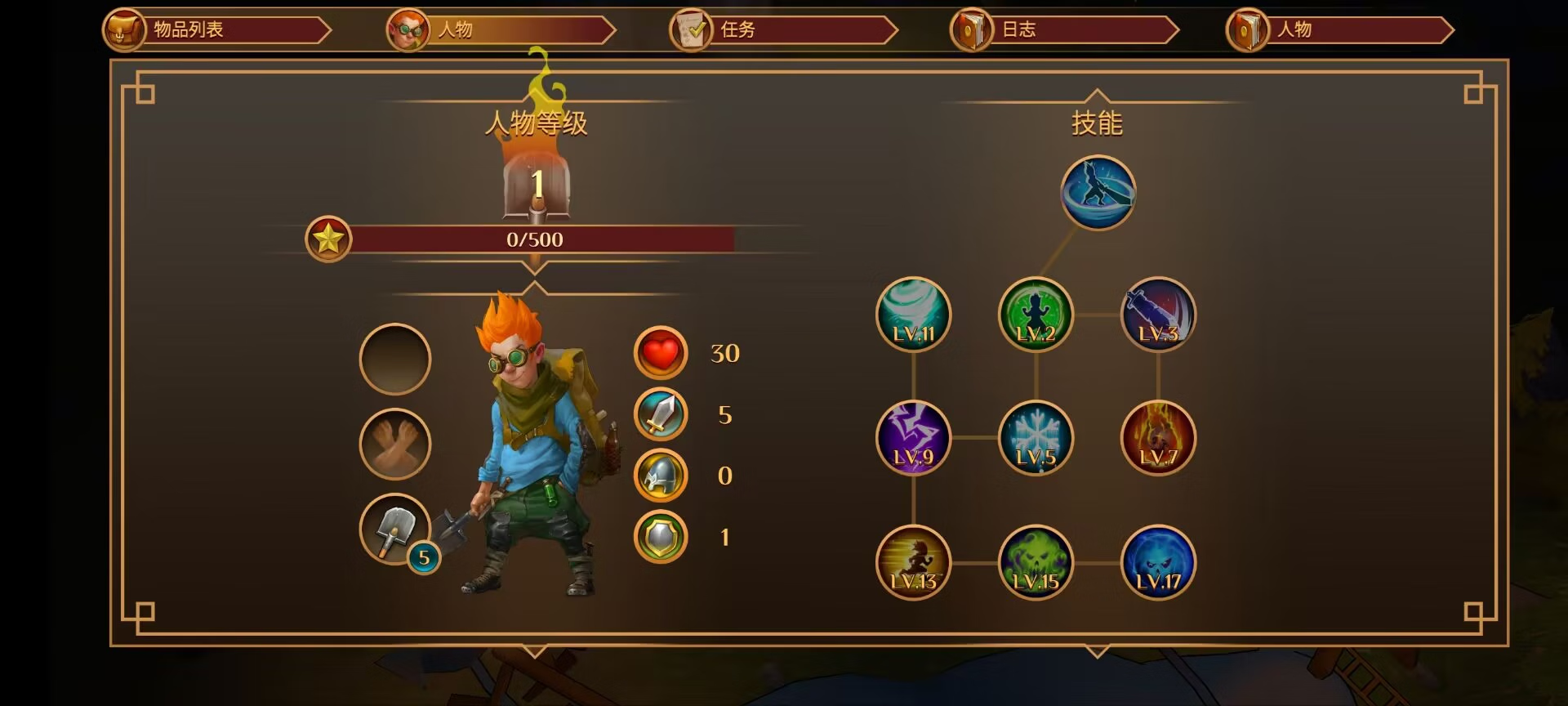Choose the LV.11 tornado skill
Screen dimensions: 1568x706
coord(913,315)
